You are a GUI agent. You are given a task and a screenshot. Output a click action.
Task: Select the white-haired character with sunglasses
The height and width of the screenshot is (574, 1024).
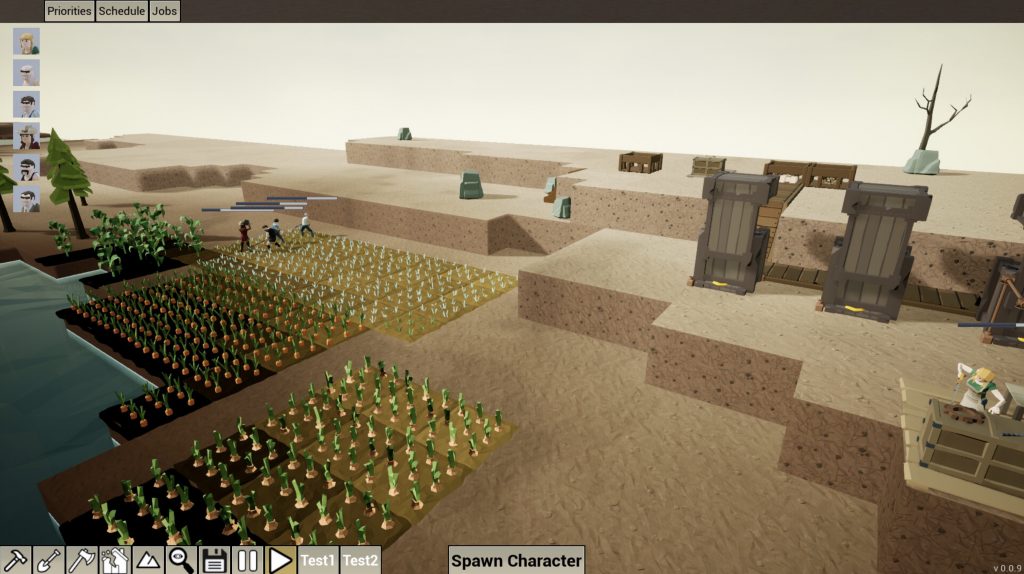(x=27, y=73)
